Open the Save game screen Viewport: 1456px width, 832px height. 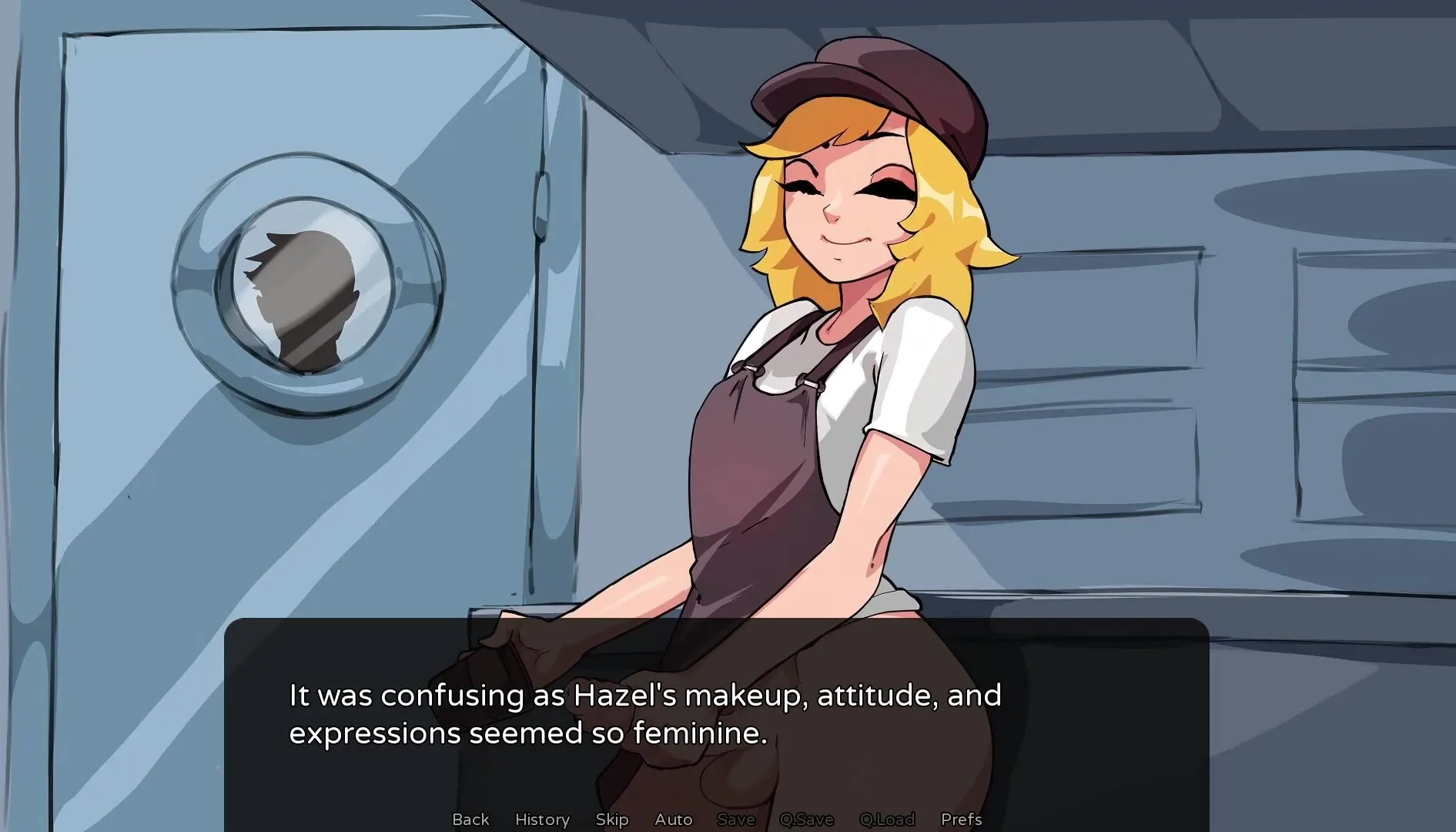(x=736, y=819)
